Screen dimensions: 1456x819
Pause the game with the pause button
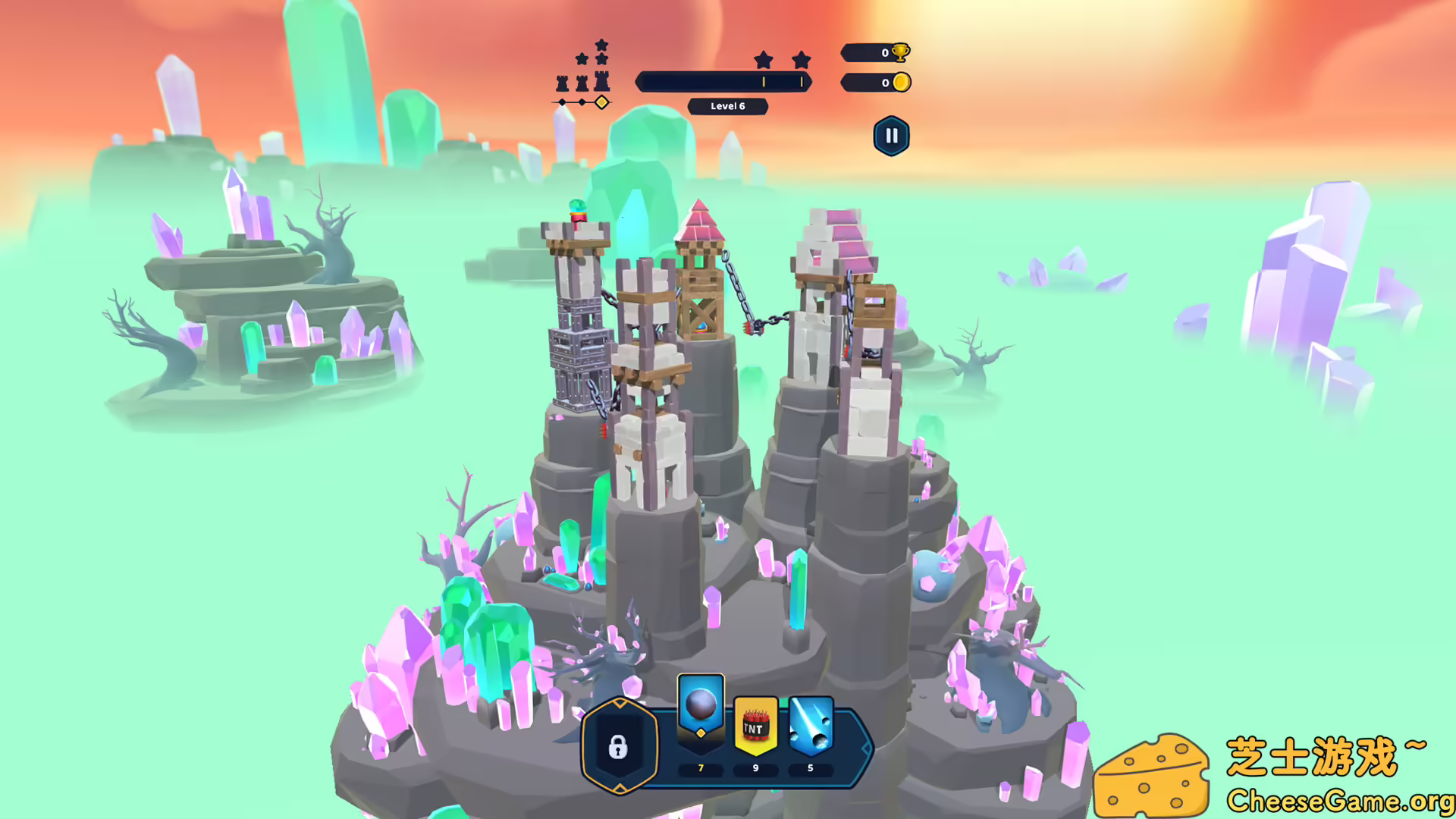coord(891,136)
